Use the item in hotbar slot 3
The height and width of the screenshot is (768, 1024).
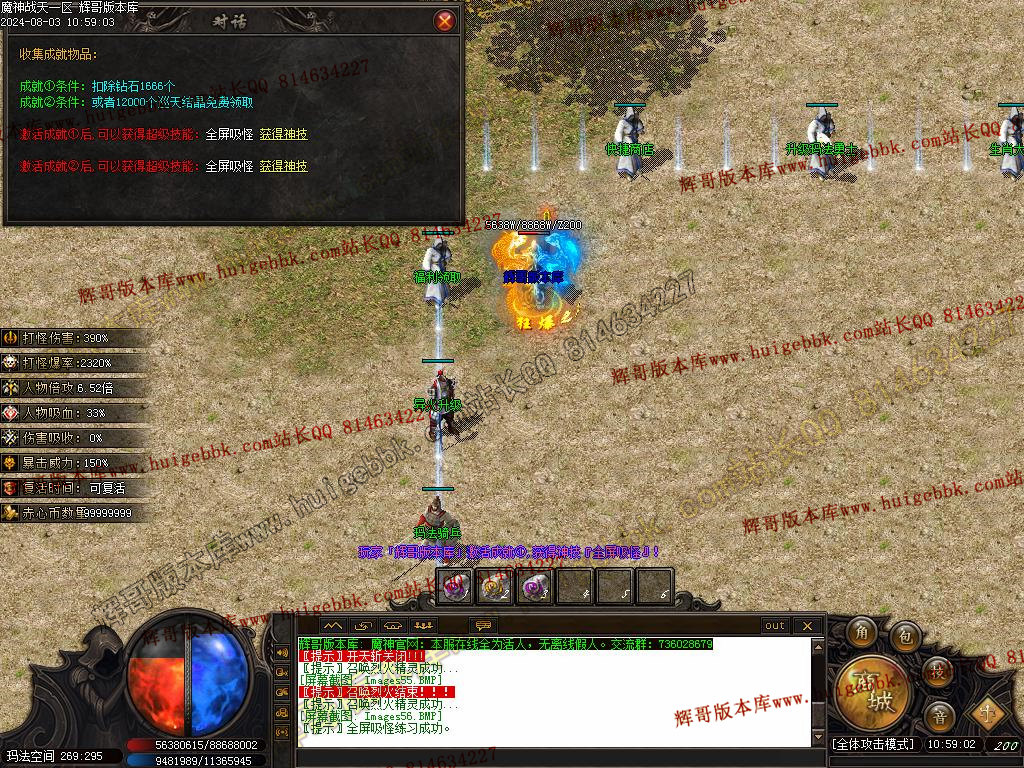point(534,587)
